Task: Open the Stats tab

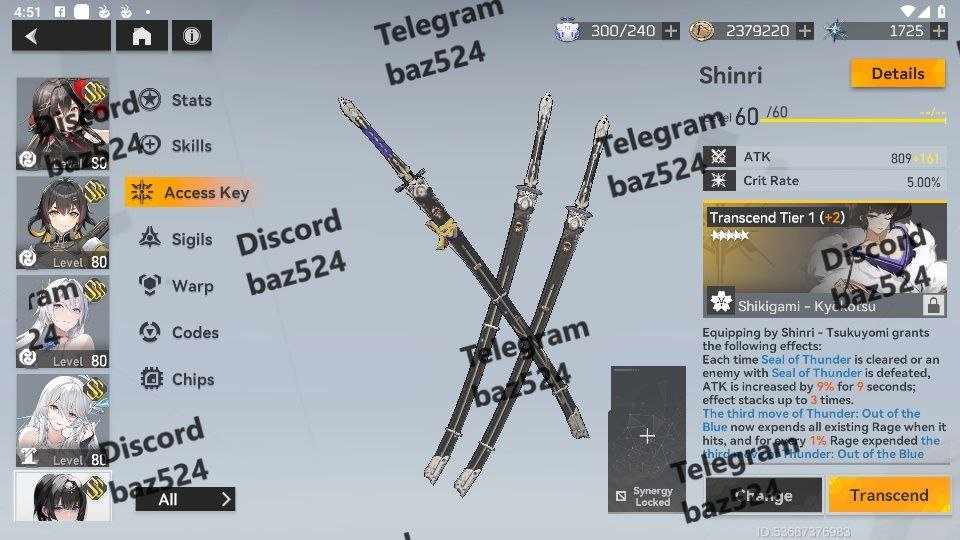Action: click(190, 100)
